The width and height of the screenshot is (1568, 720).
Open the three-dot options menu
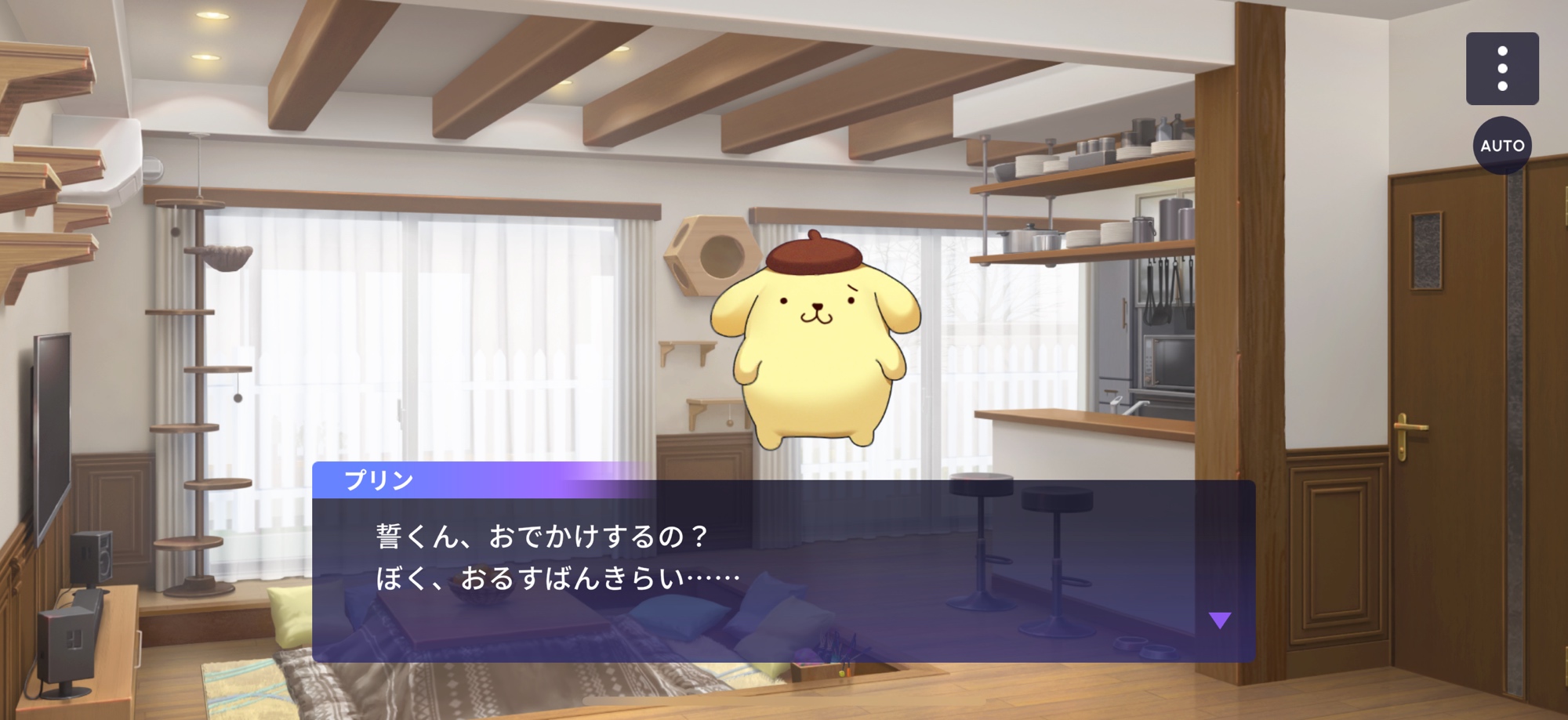pos(1501,69)
